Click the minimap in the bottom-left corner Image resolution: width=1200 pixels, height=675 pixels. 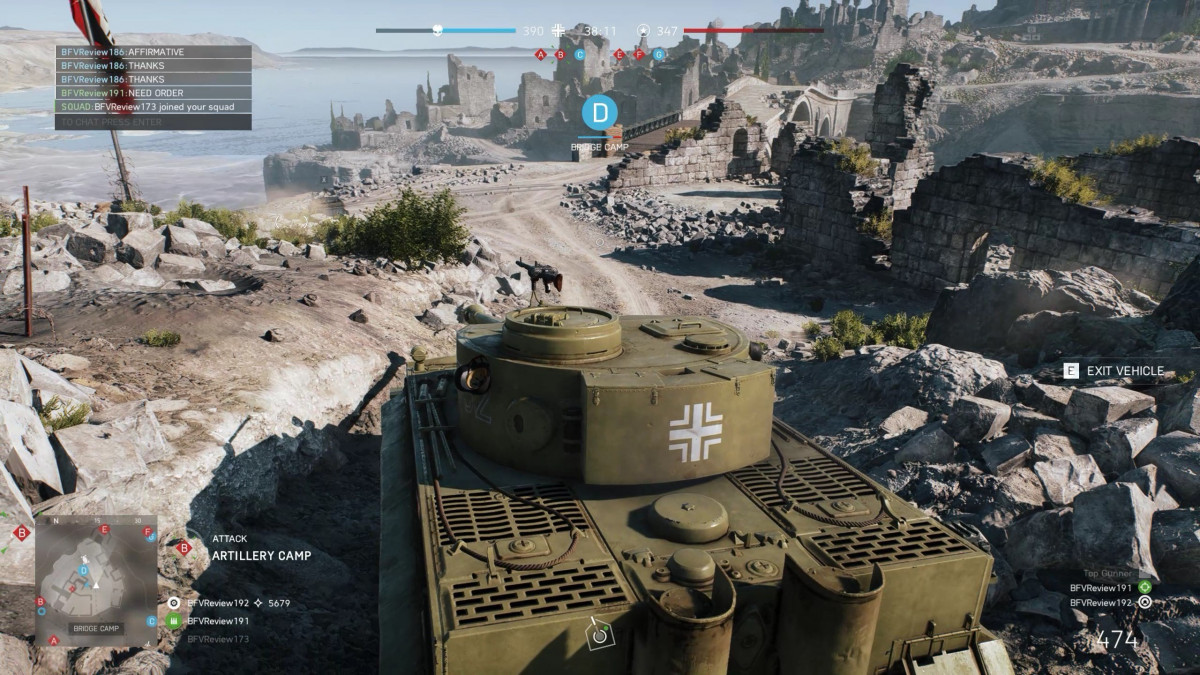point(96,581)
